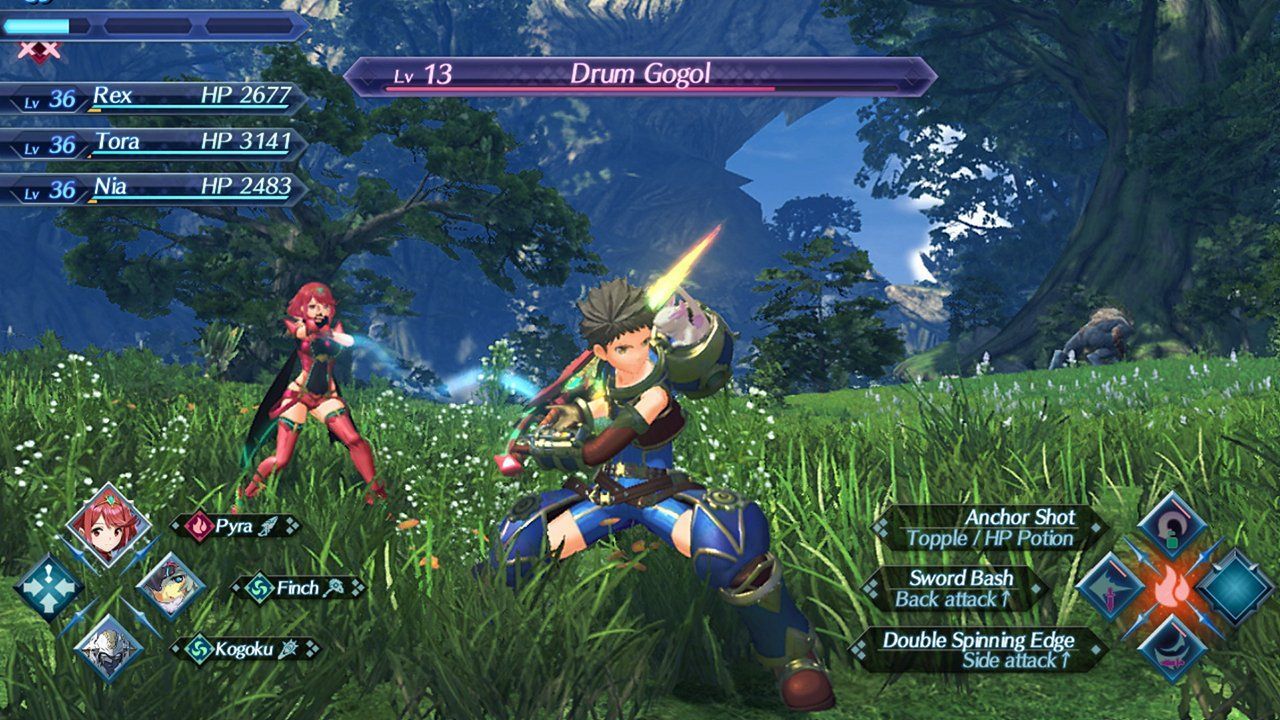Click the sword weapon icon after Pyra's name
This screenshot has height=720, width=1280.
pyautogui.click(x=268, y=525)
